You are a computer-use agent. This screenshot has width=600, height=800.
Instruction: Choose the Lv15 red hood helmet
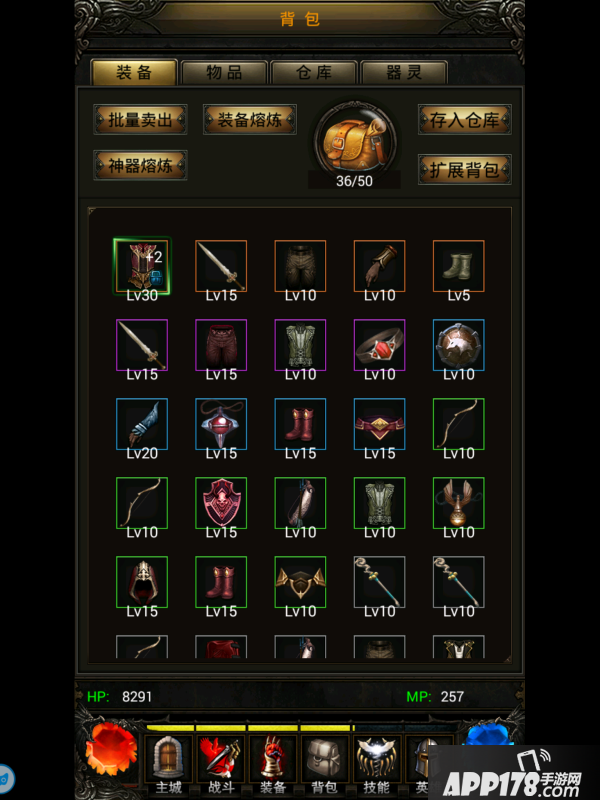pos(142,582)
